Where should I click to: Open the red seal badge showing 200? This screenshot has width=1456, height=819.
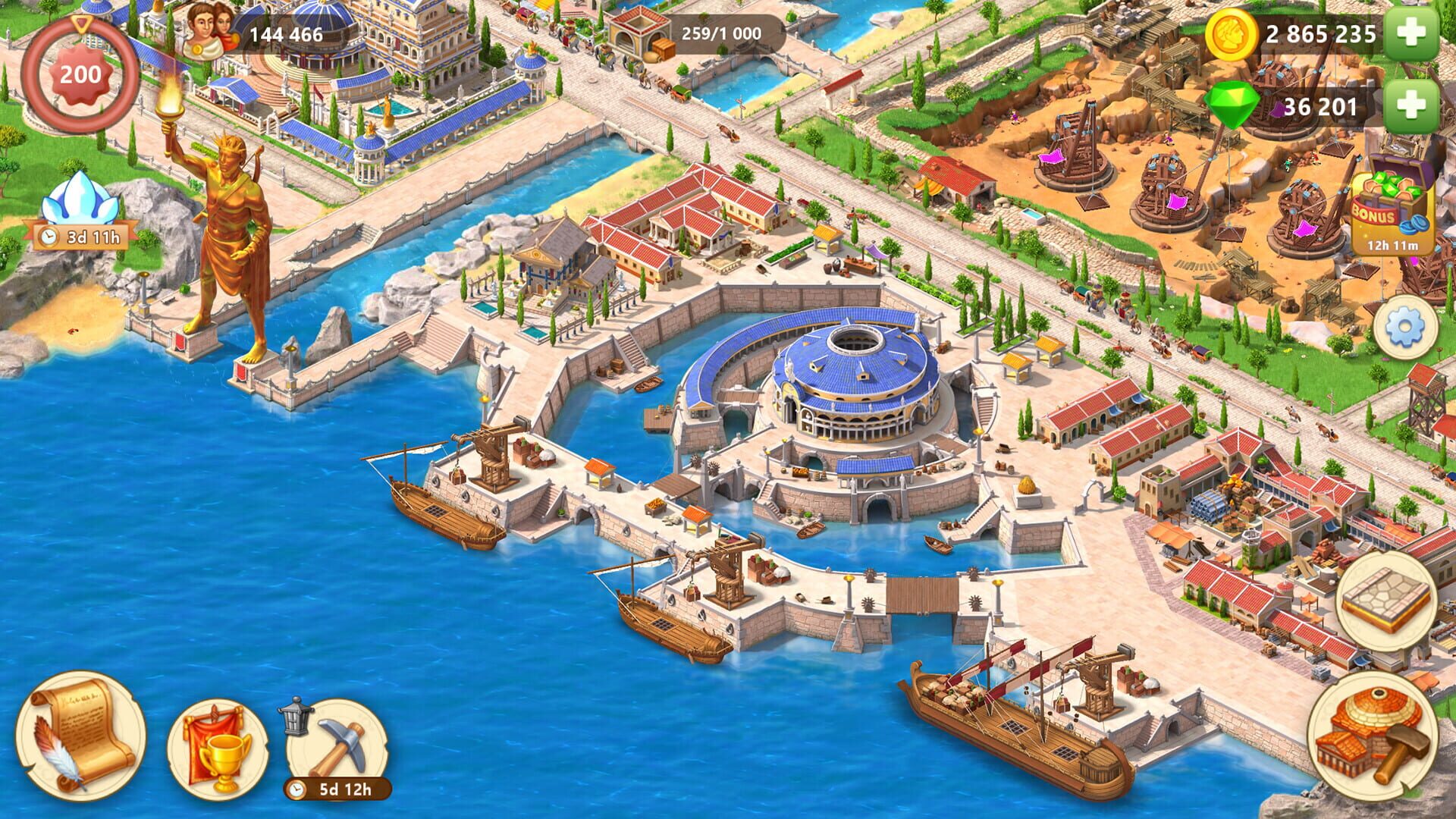pyautogui.click(x=80, y=72)
